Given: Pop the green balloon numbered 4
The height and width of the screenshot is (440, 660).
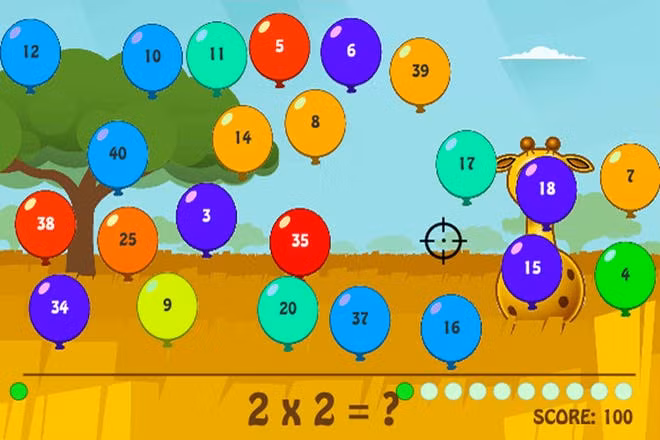Looking at the screenshot, I should [625, 274].
